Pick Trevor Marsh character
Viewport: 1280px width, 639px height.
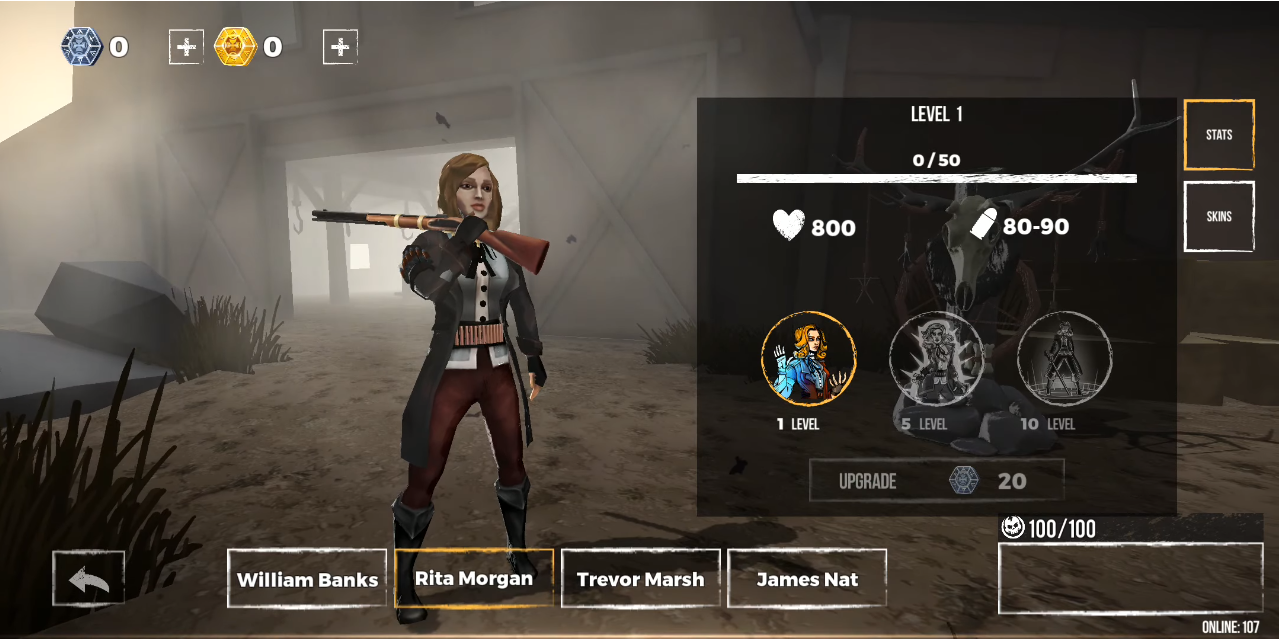640,579
